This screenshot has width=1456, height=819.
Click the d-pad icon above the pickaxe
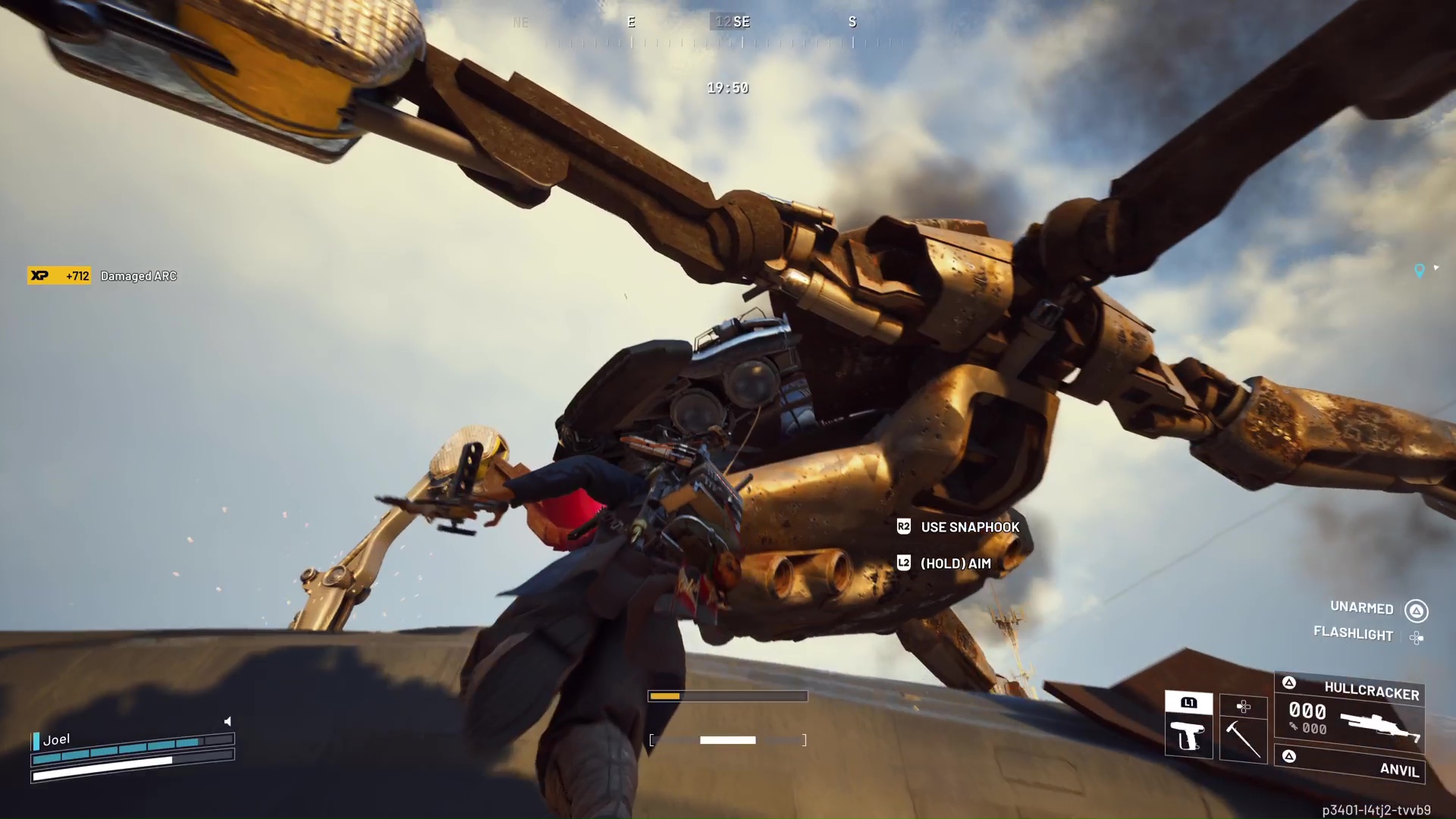tap(1244, 705)
